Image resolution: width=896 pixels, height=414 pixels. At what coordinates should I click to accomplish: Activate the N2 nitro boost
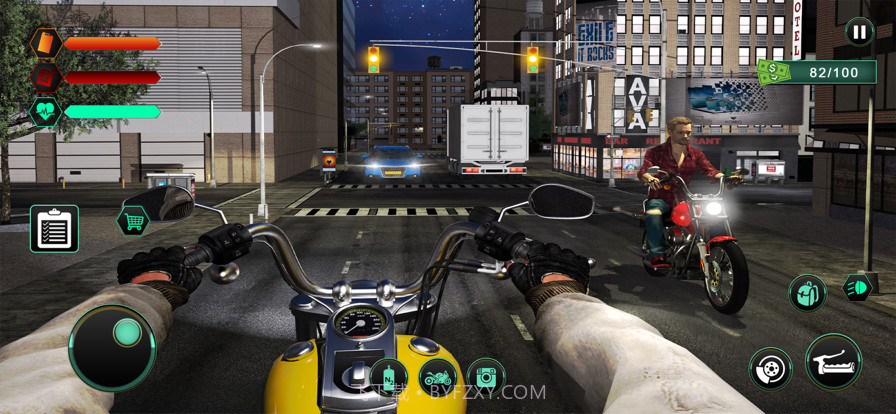[x=388, y=378]
